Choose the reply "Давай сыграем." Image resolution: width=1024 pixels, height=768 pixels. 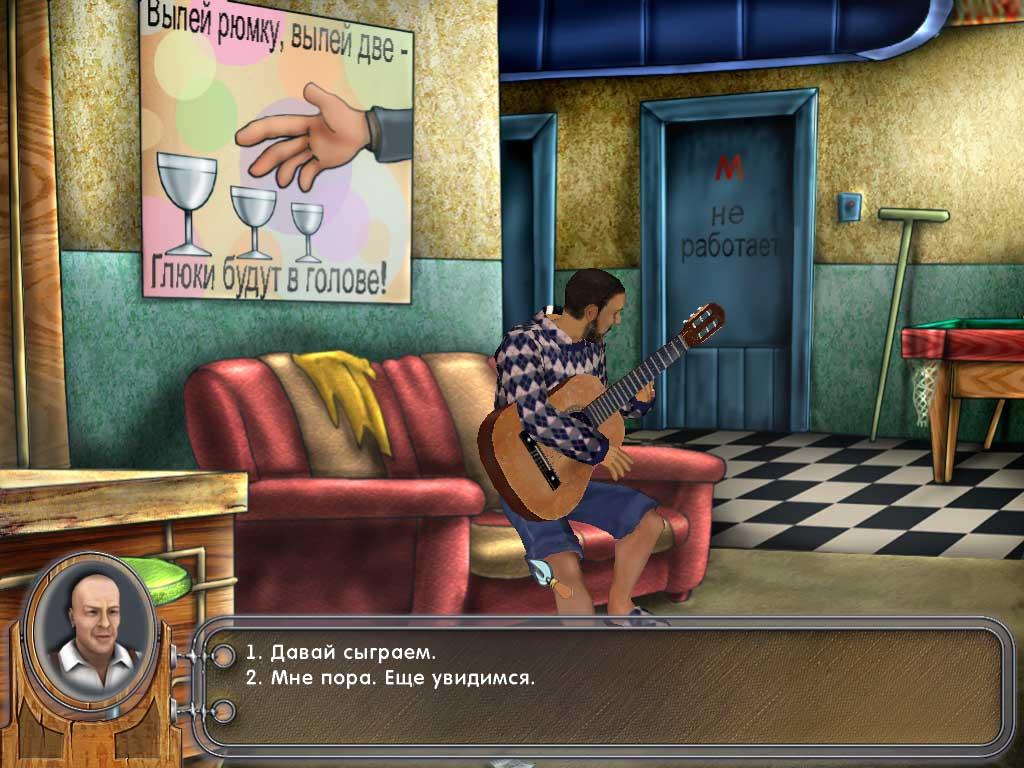[341, 653]
